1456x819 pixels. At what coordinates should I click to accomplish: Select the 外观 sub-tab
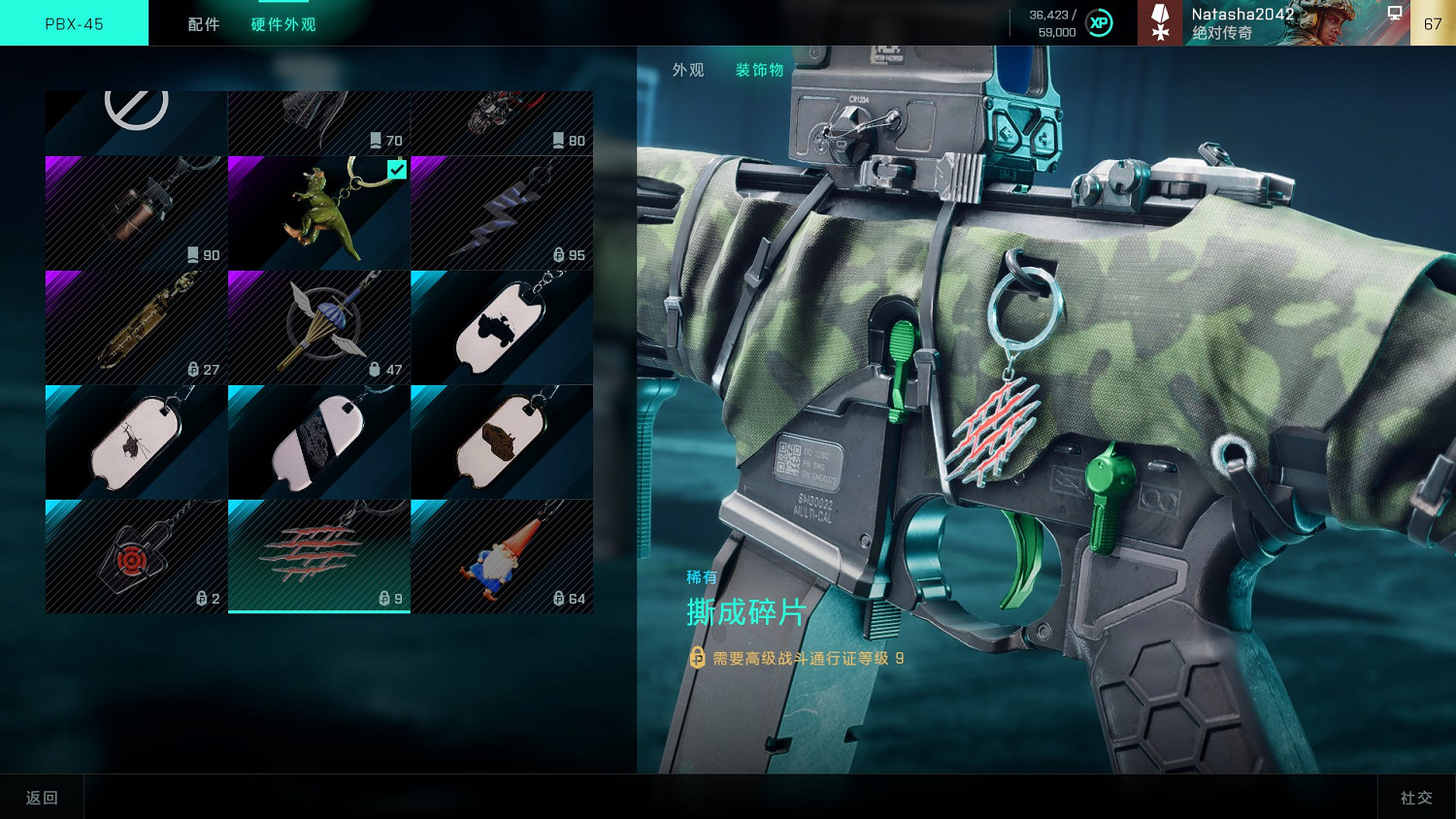pos(688,70)
